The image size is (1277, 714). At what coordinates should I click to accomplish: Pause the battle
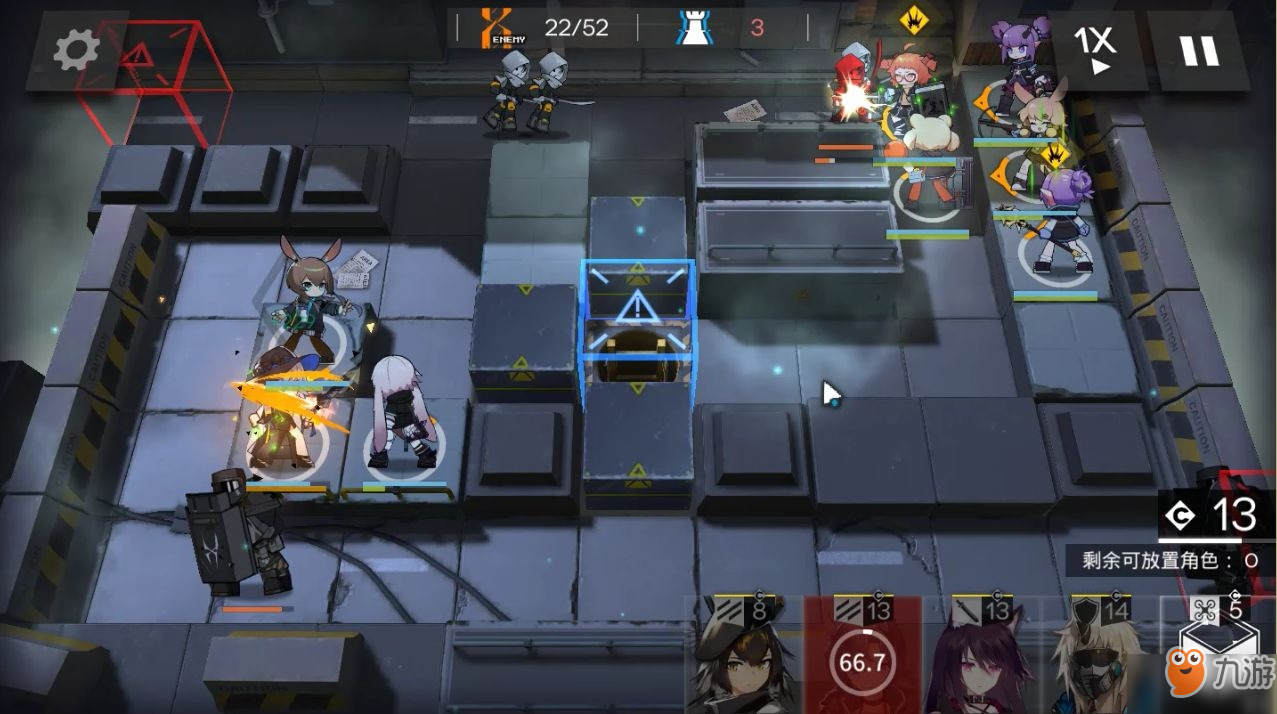pyautogui.click(x=1199, y=50)
